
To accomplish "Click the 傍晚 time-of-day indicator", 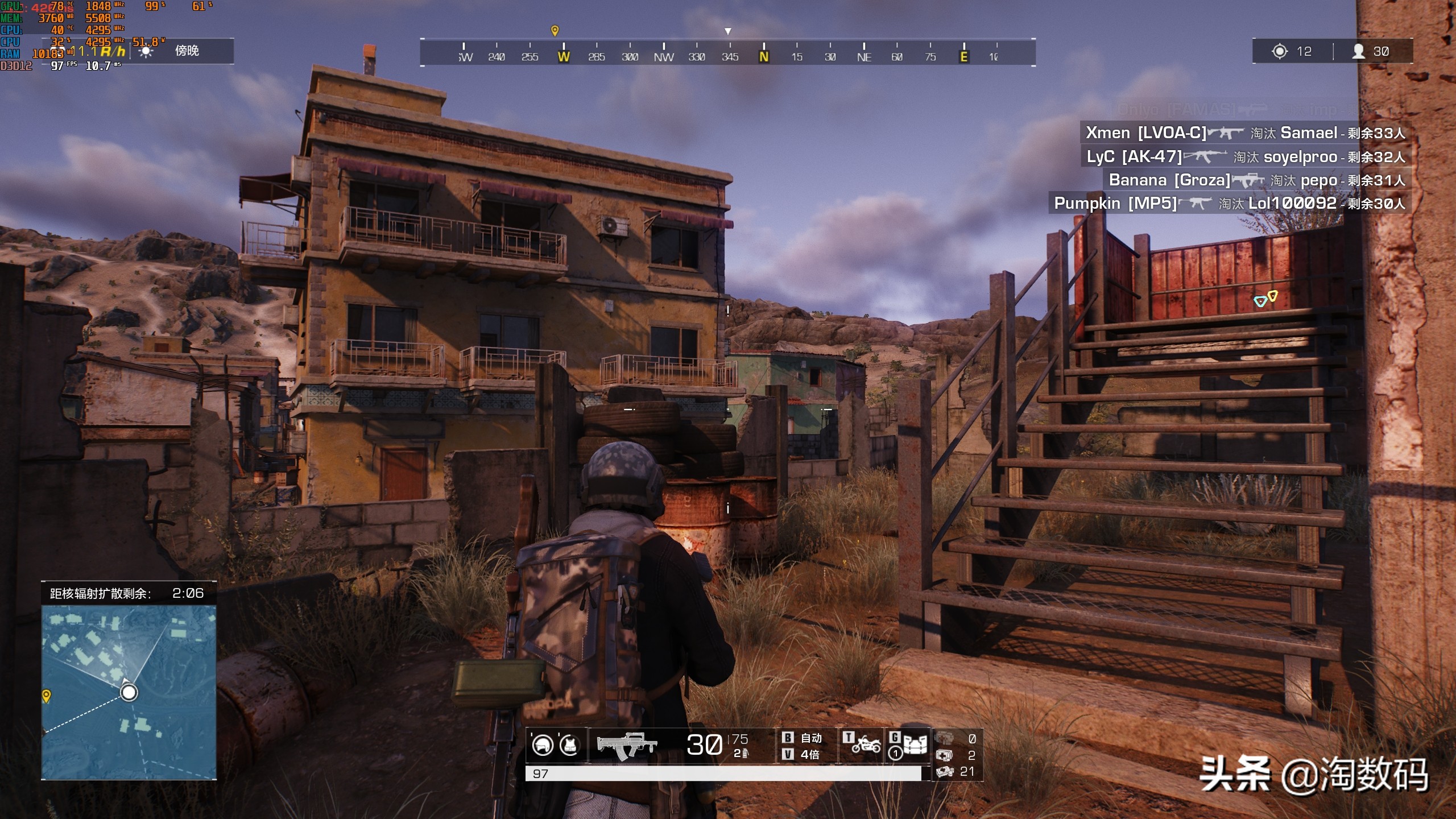I will (187, 51).
